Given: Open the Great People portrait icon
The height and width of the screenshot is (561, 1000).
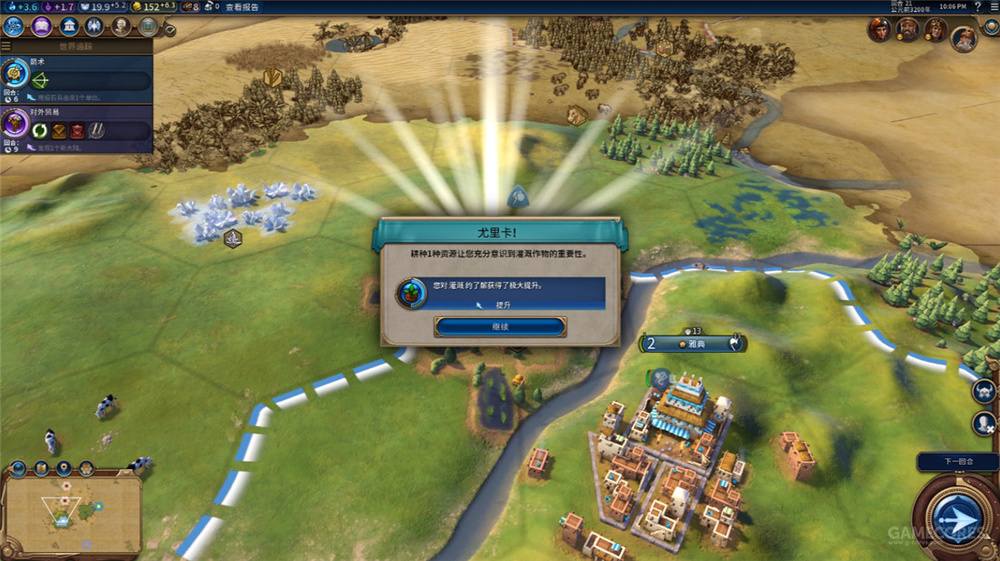Looking at the screenshot, I should click(x=122, y=25).
